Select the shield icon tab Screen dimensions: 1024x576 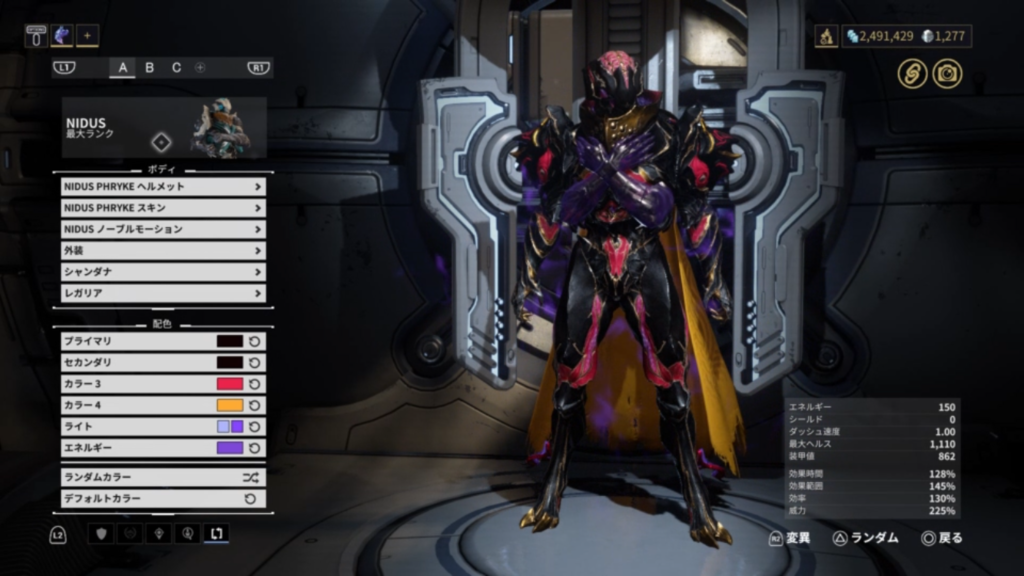(100, 534)
